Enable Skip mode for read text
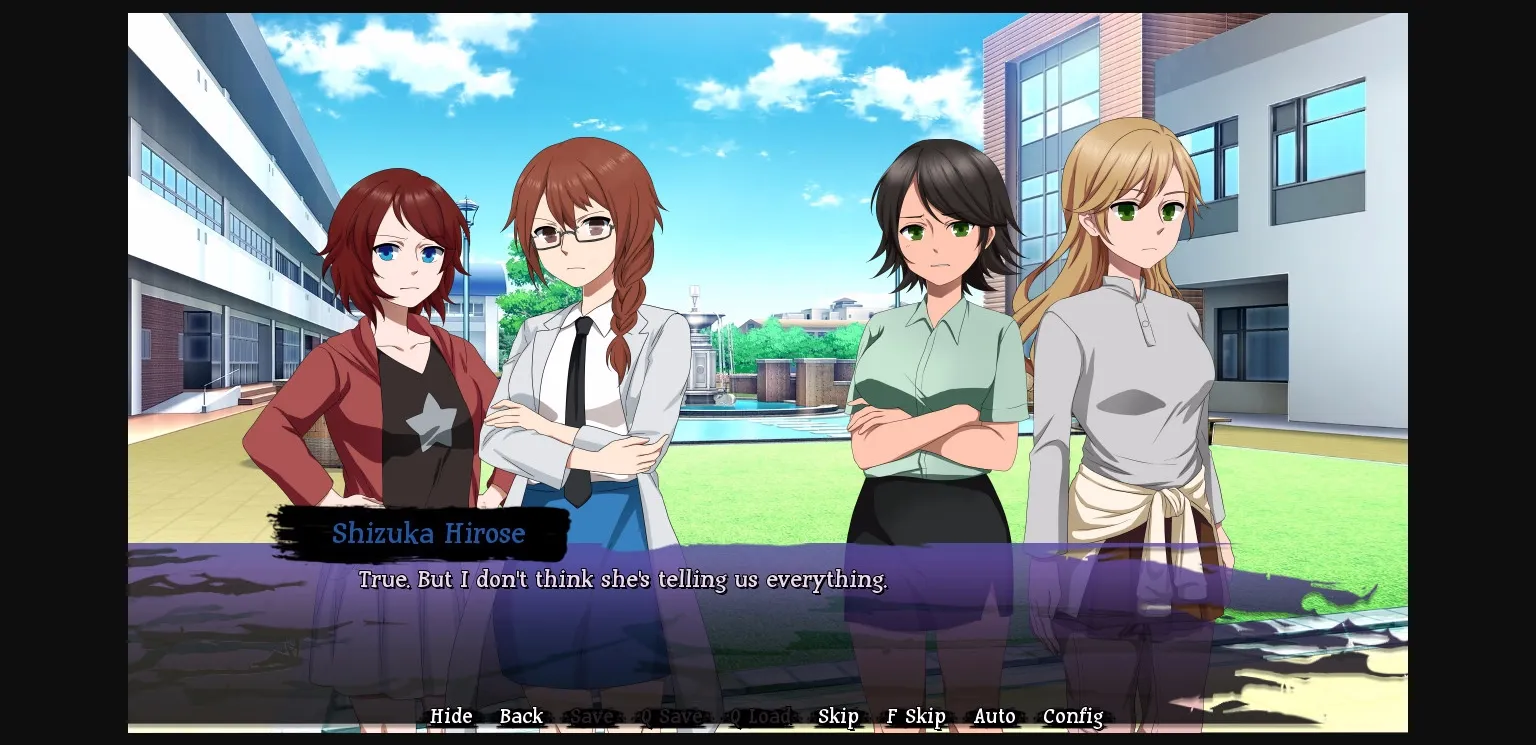Screen dimensions: 1536x745 point(838,716)
